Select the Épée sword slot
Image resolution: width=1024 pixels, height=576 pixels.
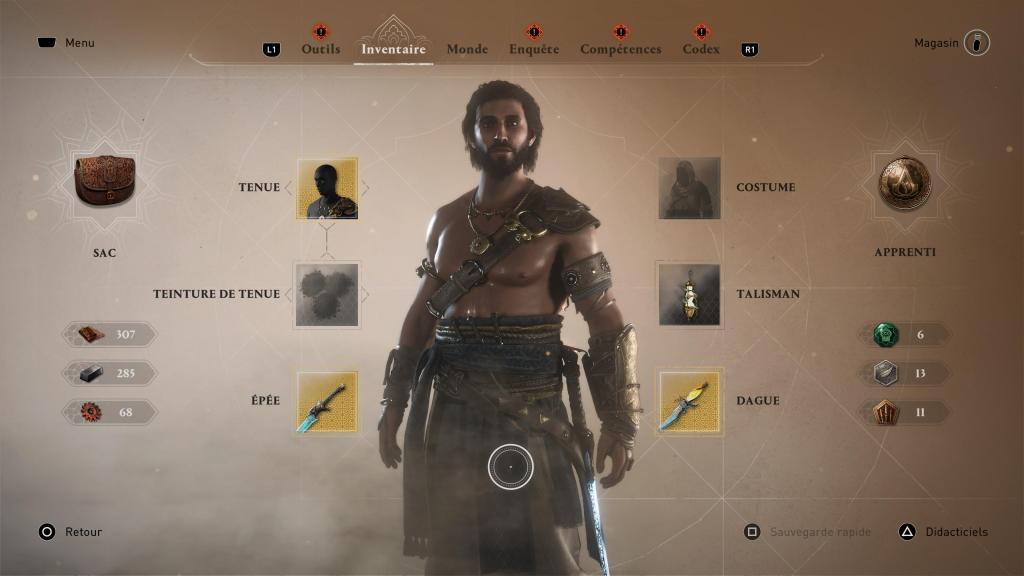tap(327, 401)
